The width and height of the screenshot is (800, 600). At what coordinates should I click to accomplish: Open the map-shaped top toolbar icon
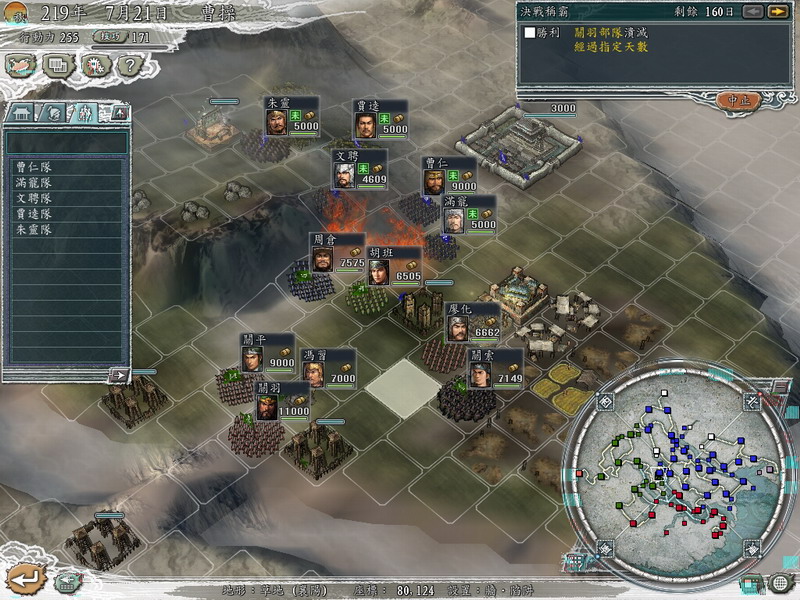tap(21, 66)
